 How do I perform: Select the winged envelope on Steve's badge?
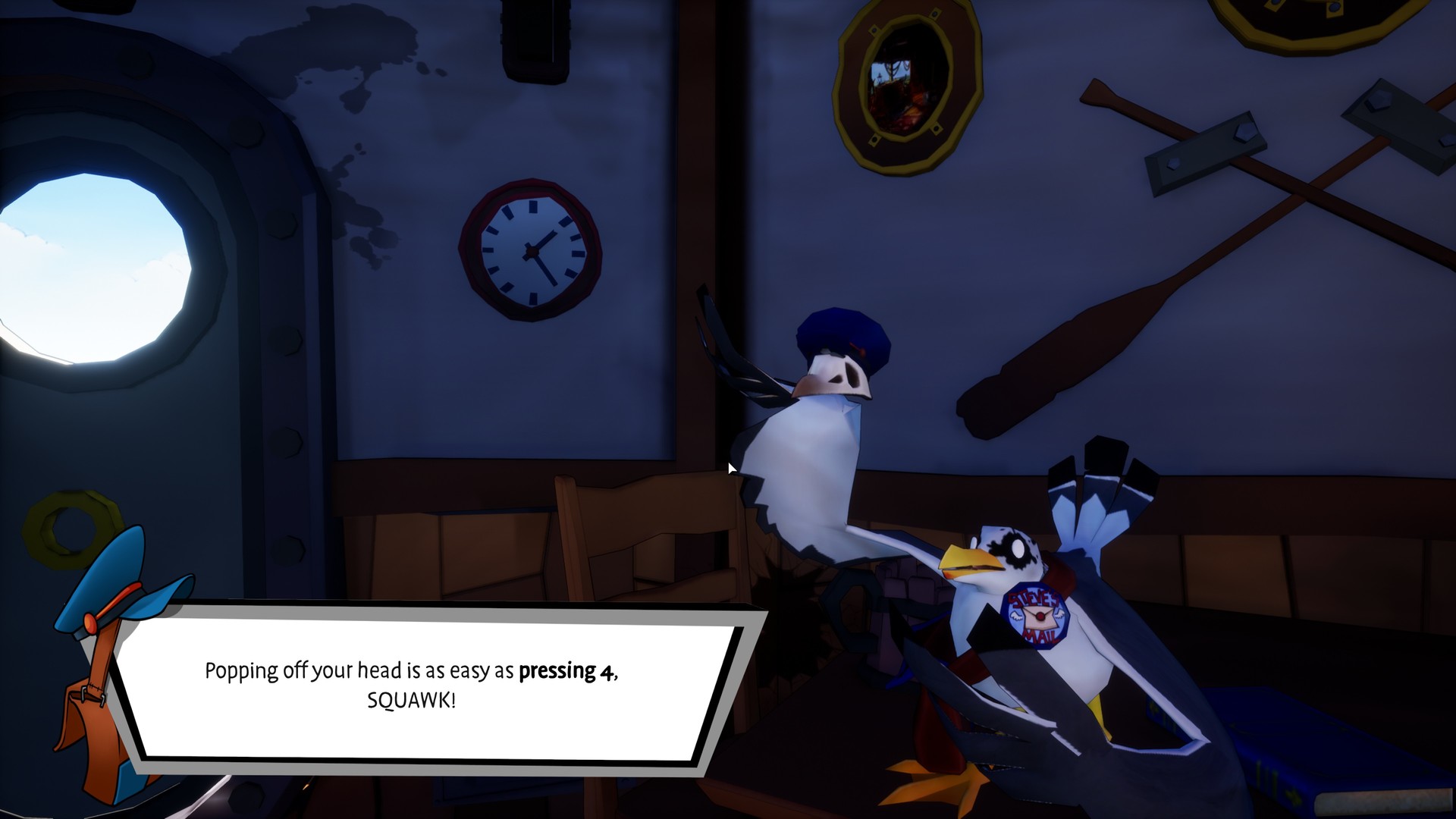[x=1039, y=618]
